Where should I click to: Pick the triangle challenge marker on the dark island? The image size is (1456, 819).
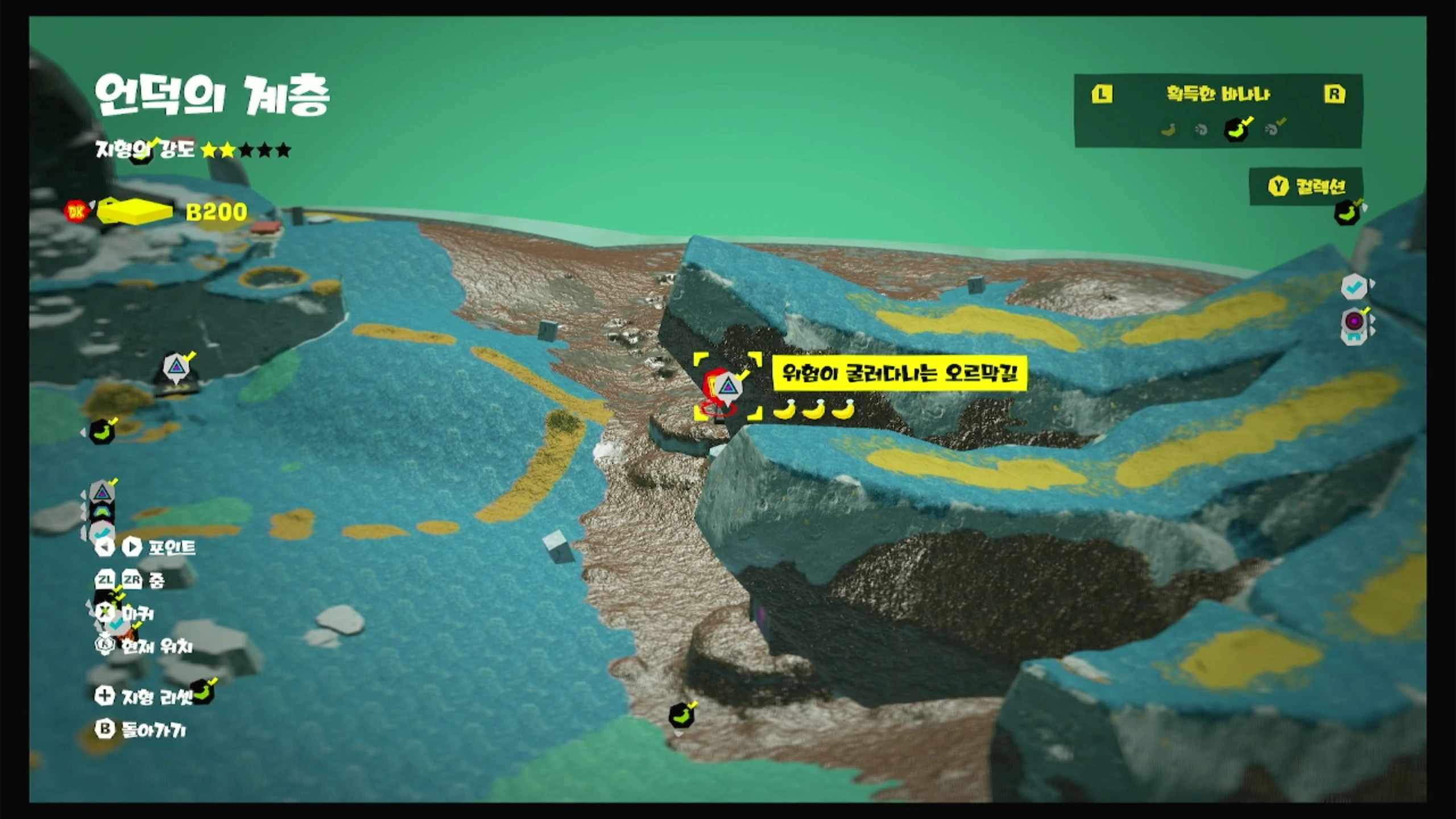click(x=176, y=367)
